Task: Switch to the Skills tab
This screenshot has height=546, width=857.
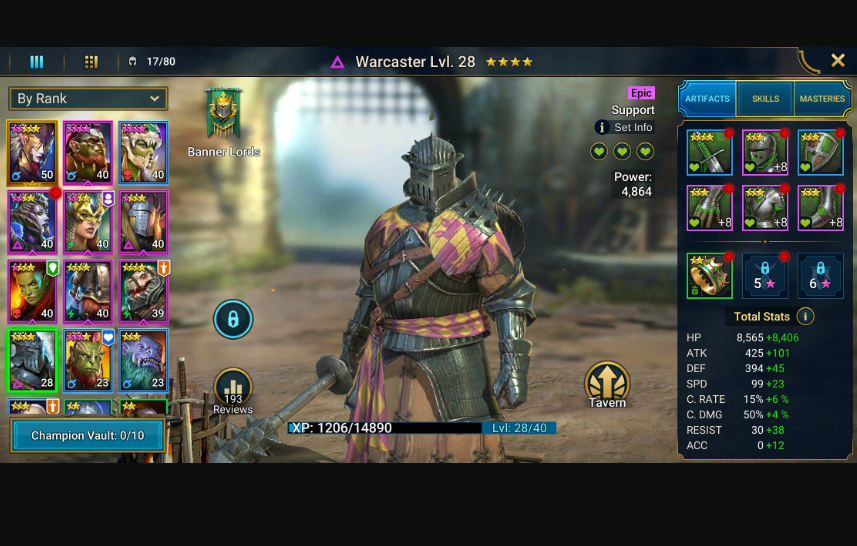Action: 765,99
